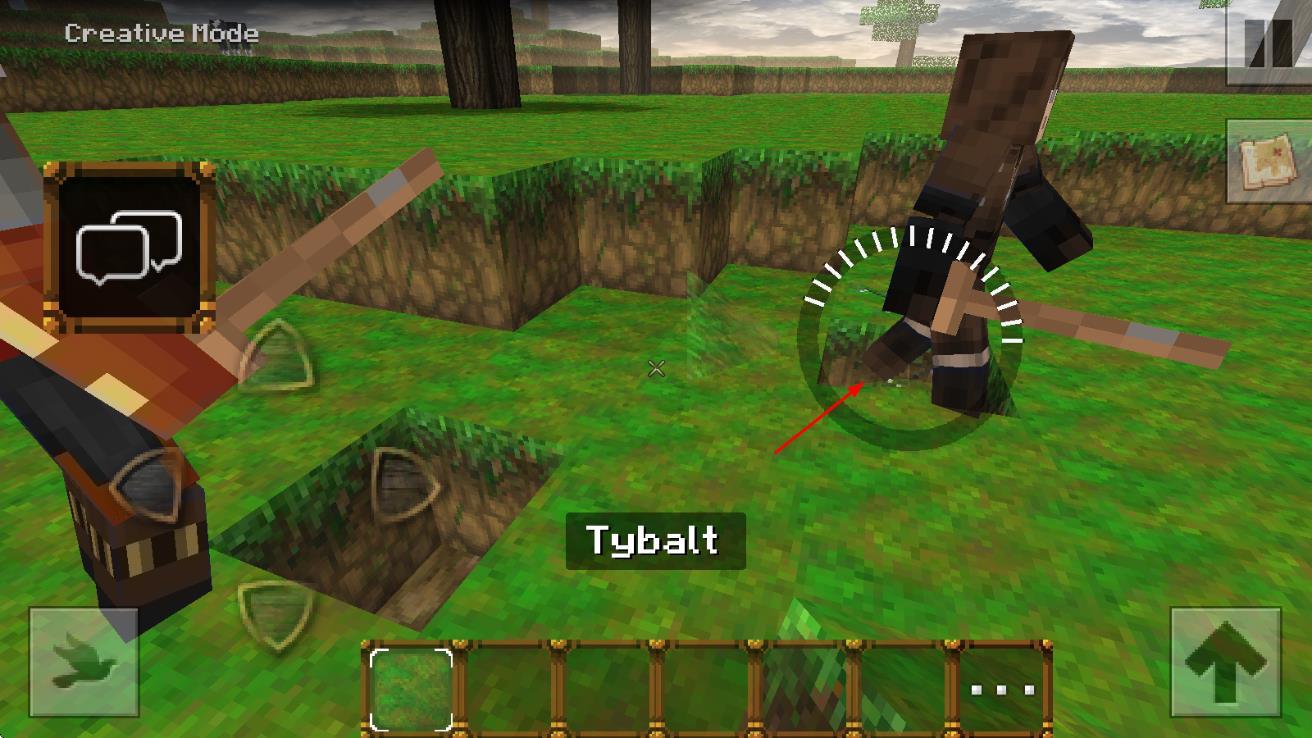The image size is (1312, 738).
Task: Pause the game
Action: (1268, 42)
